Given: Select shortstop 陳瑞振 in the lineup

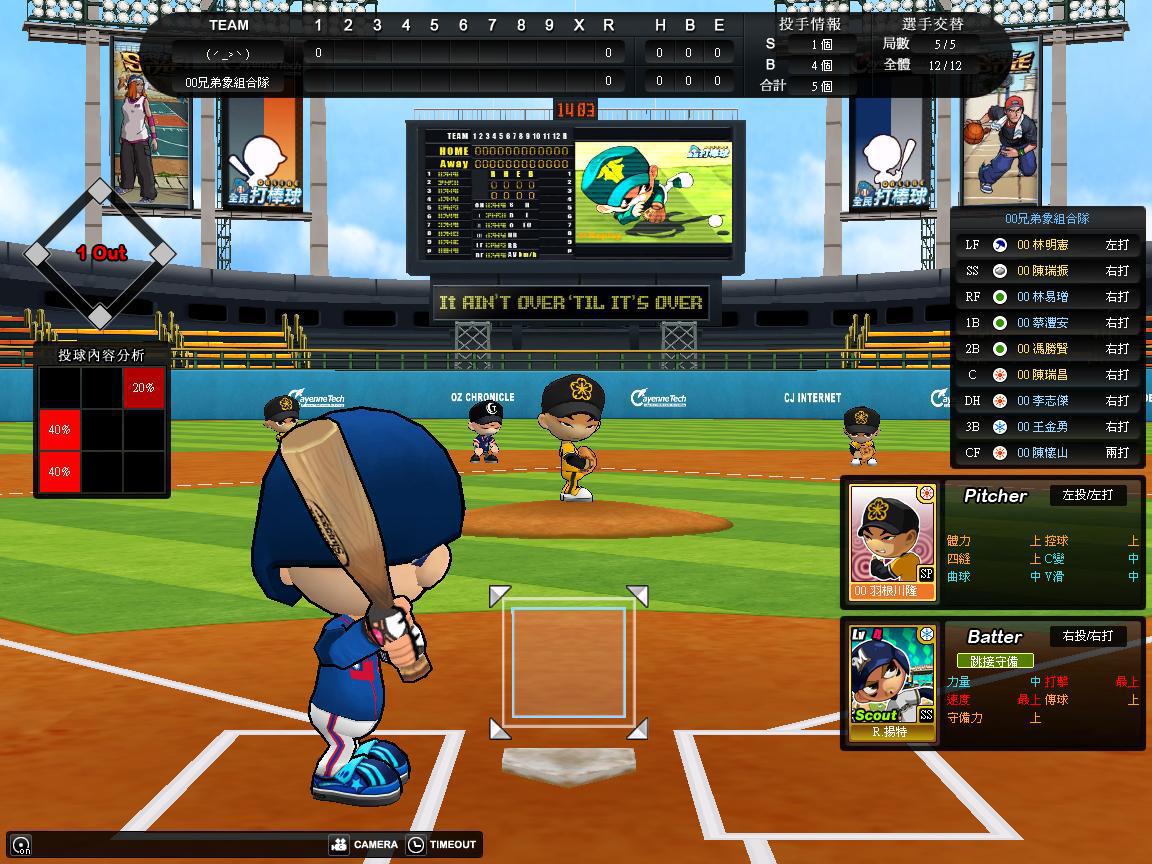Looking at the screenshot, I should point(1046,270).
